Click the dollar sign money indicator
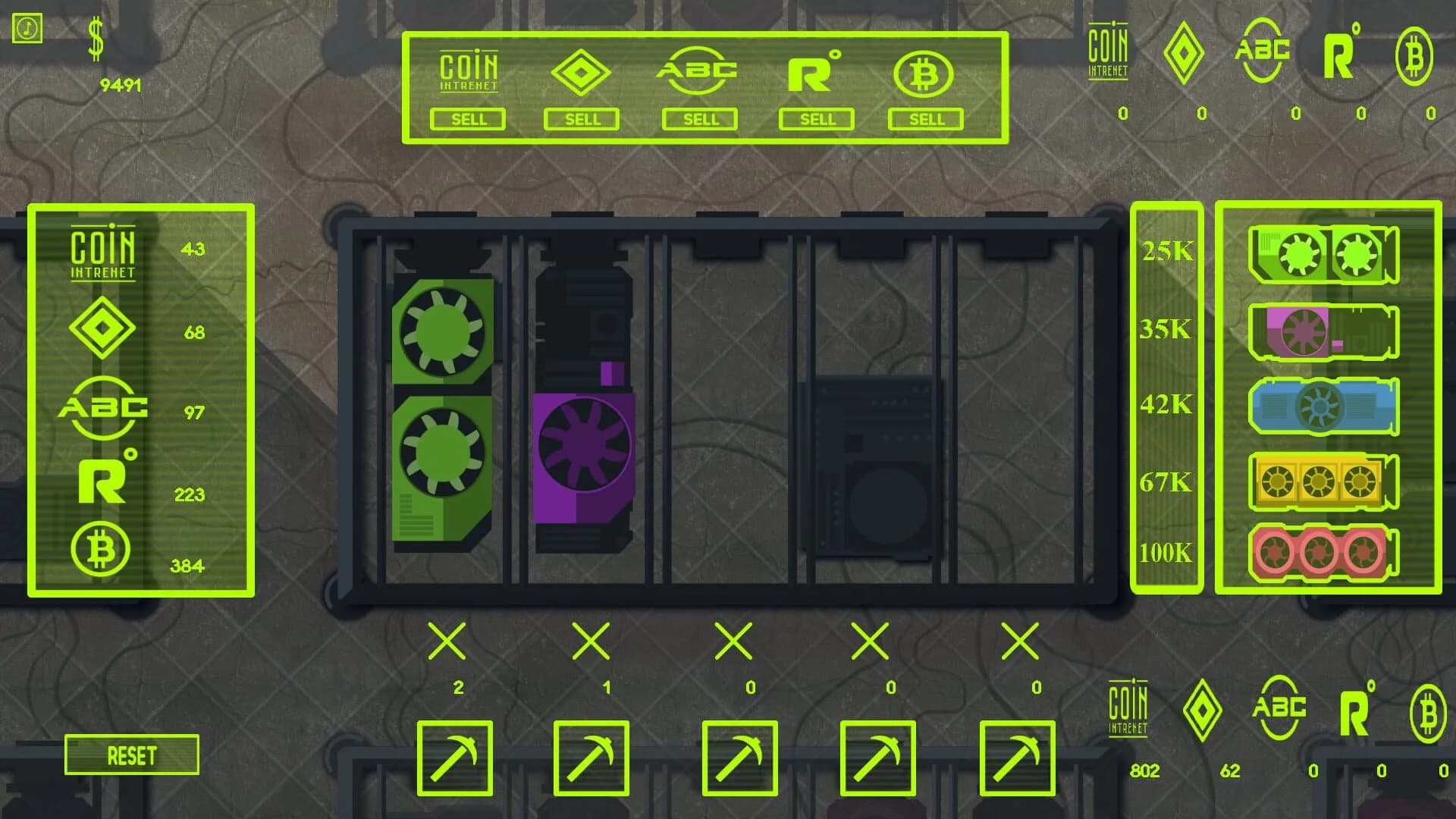Image resolution: width=1456 pixels, height=819 pixels. pyautogui.click(x=96, y=39)
